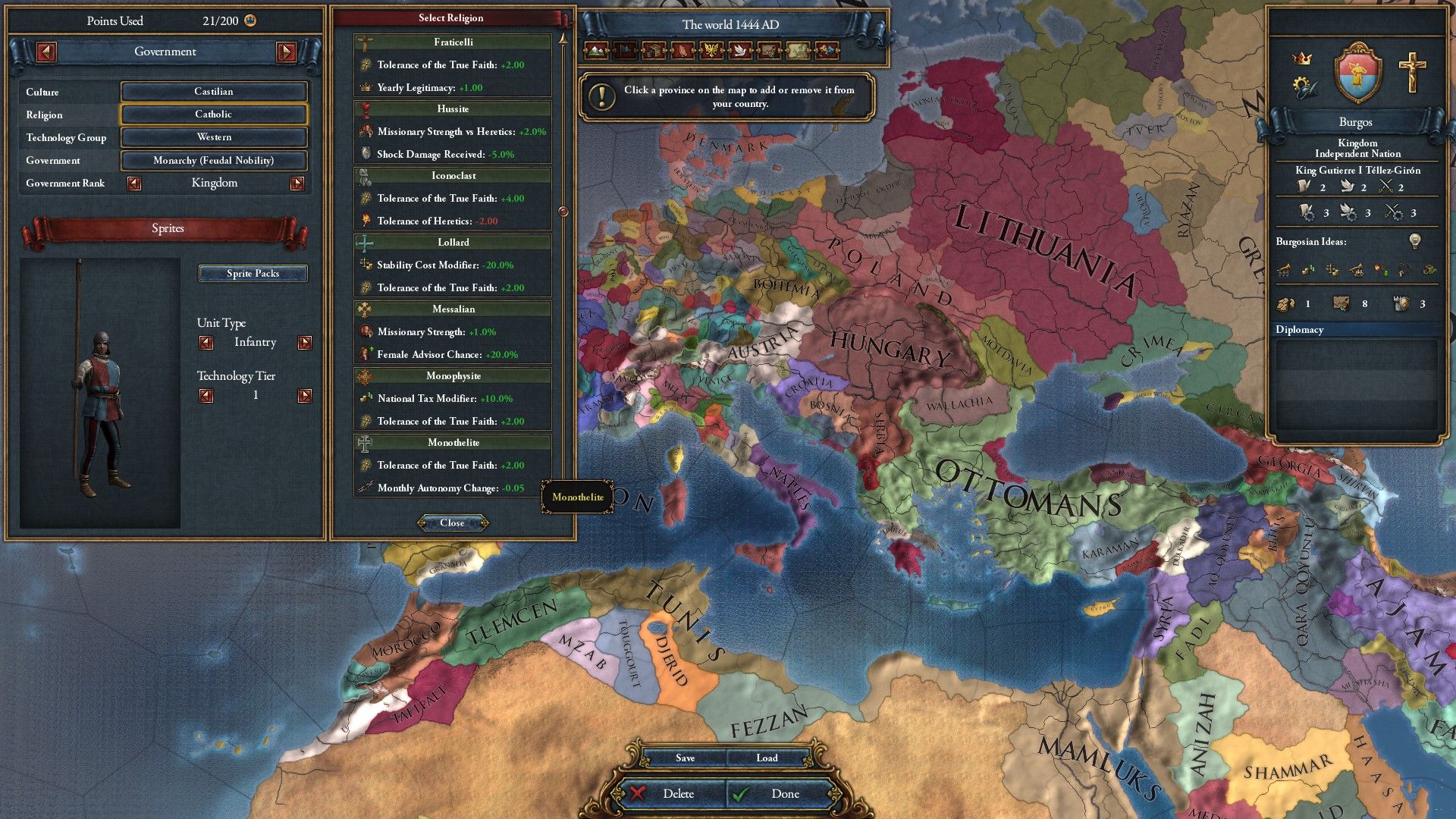
Task: Select Fraticelli in the Select Religion panel
Action: [x=453, y=42]
